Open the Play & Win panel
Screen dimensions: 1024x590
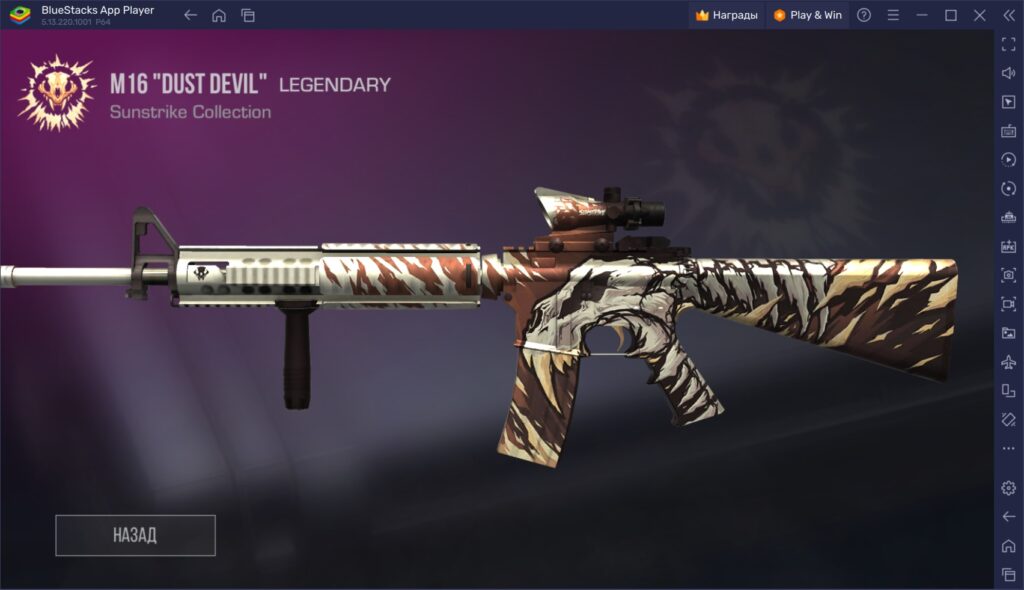[808, 15]
